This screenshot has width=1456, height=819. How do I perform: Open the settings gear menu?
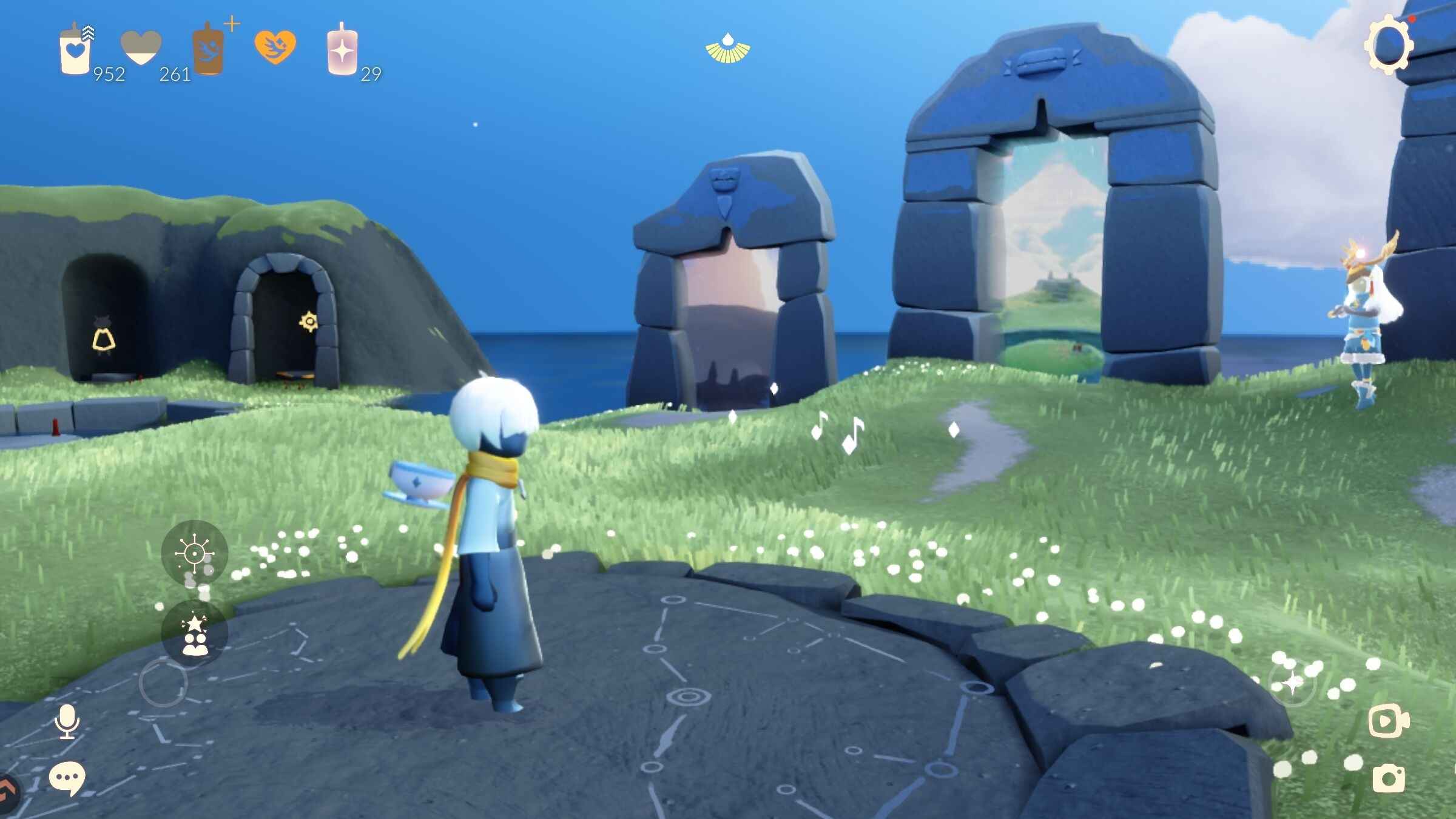1388,45
